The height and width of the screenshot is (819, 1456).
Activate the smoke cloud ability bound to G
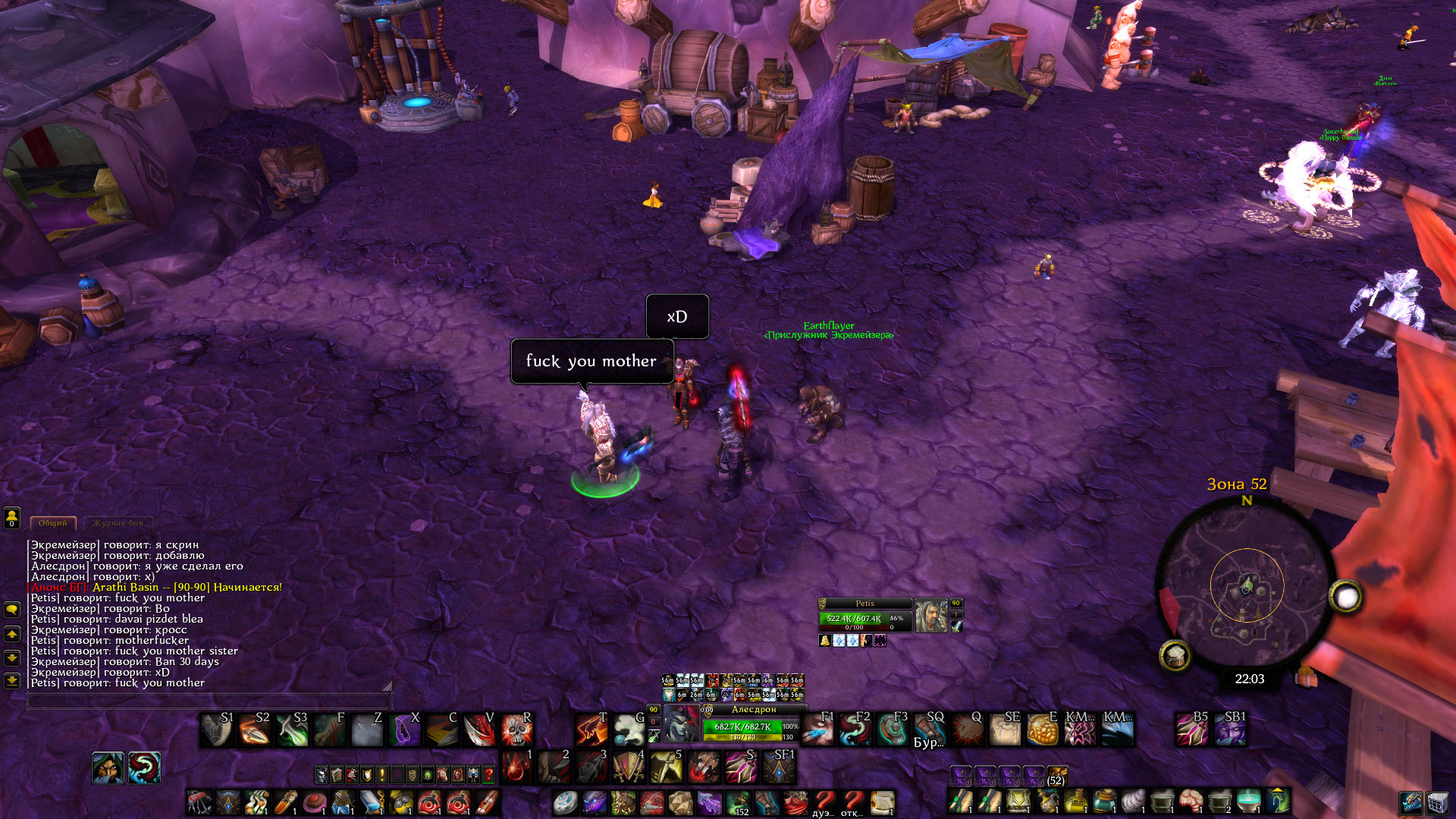[x=629, y=730]
